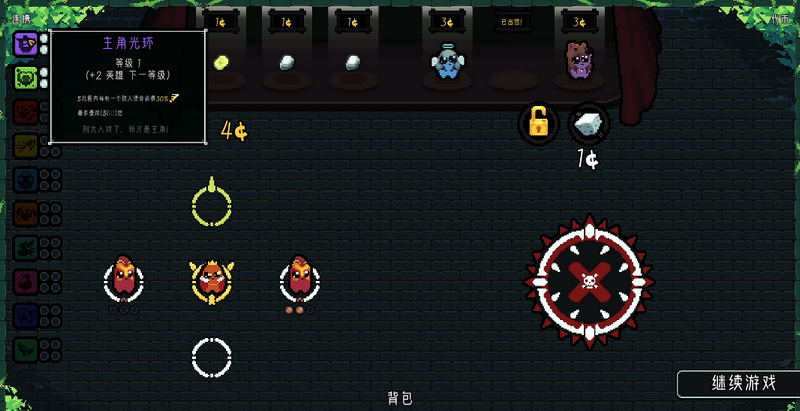
Task: Buy the purple bear-hooded hero for 3¢
Action: pyautogui.click(x=579, y=63)
